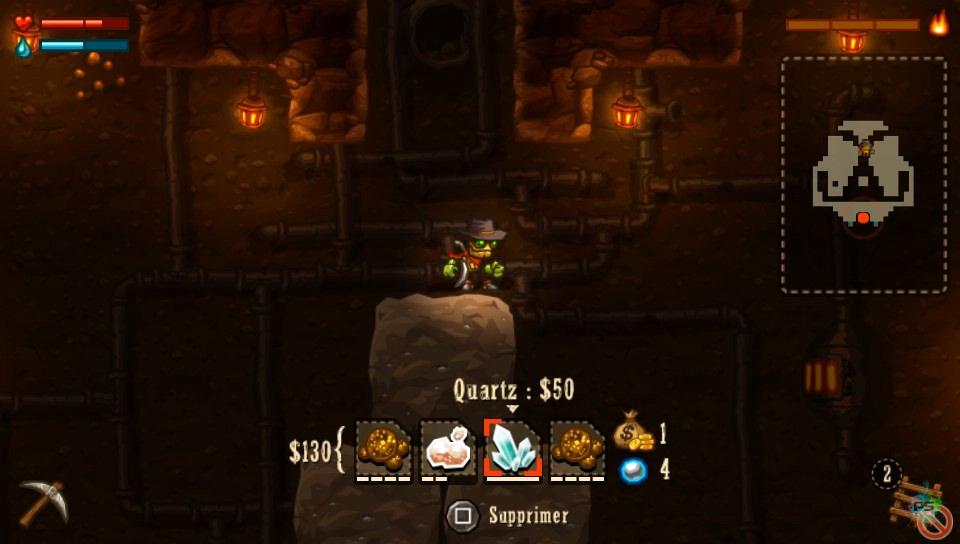Image resolution: width=960 pixels, height=544 pixels.
Task: Open the cave minimap
Action: pos(864,175)
